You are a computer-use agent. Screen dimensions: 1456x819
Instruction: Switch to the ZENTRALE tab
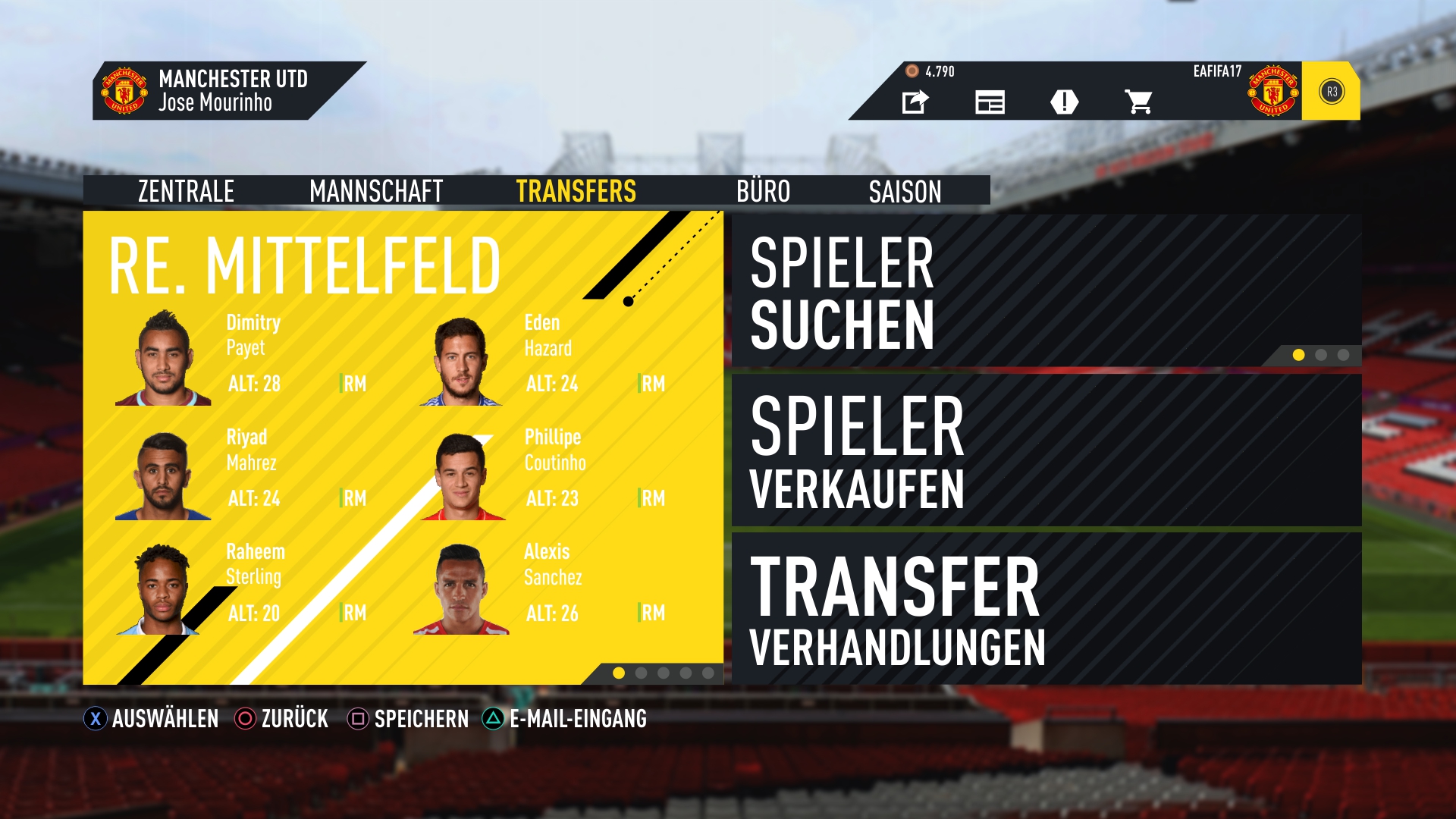click(186, 191)
